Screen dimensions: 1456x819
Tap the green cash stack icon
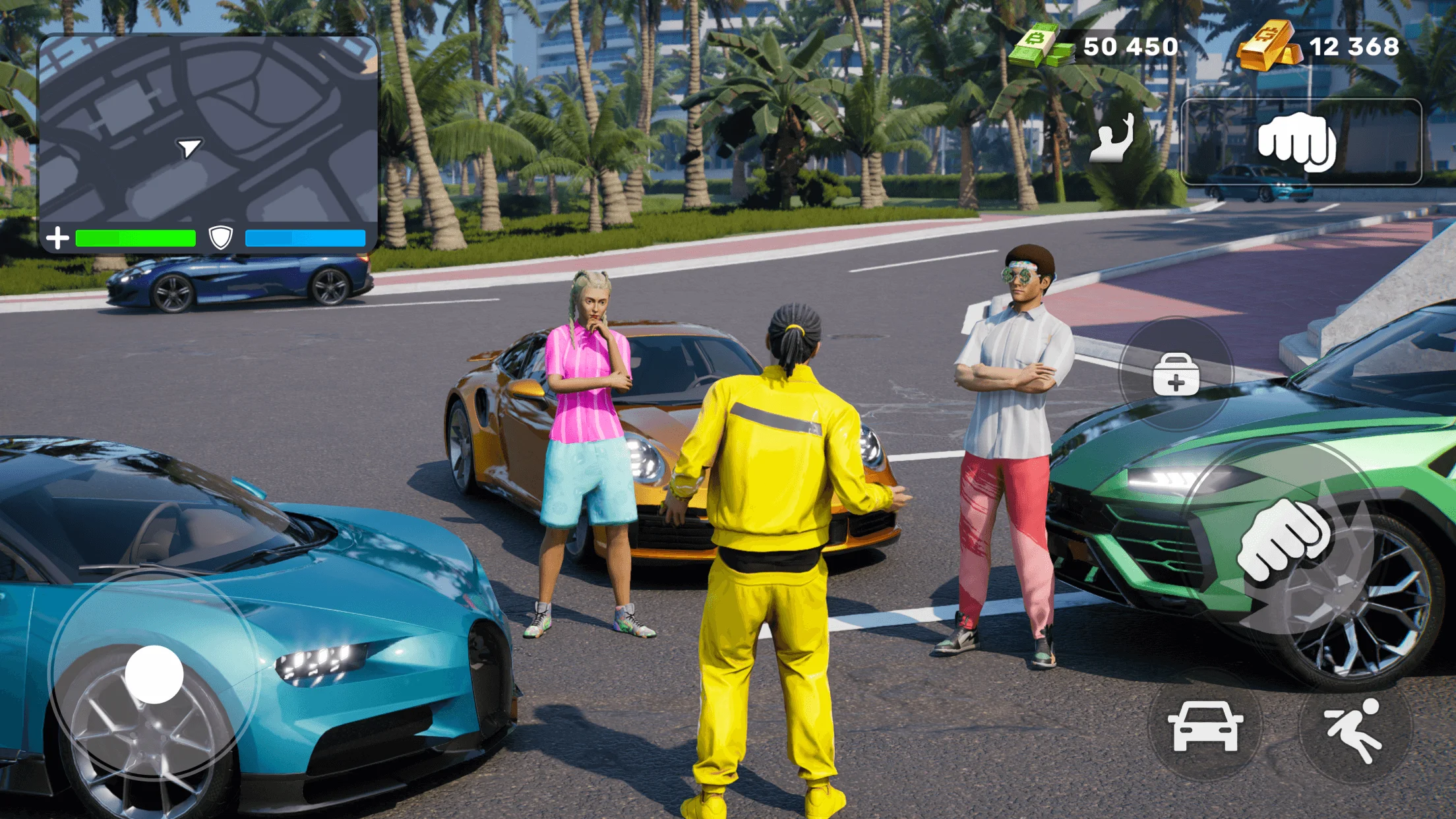1039,45
